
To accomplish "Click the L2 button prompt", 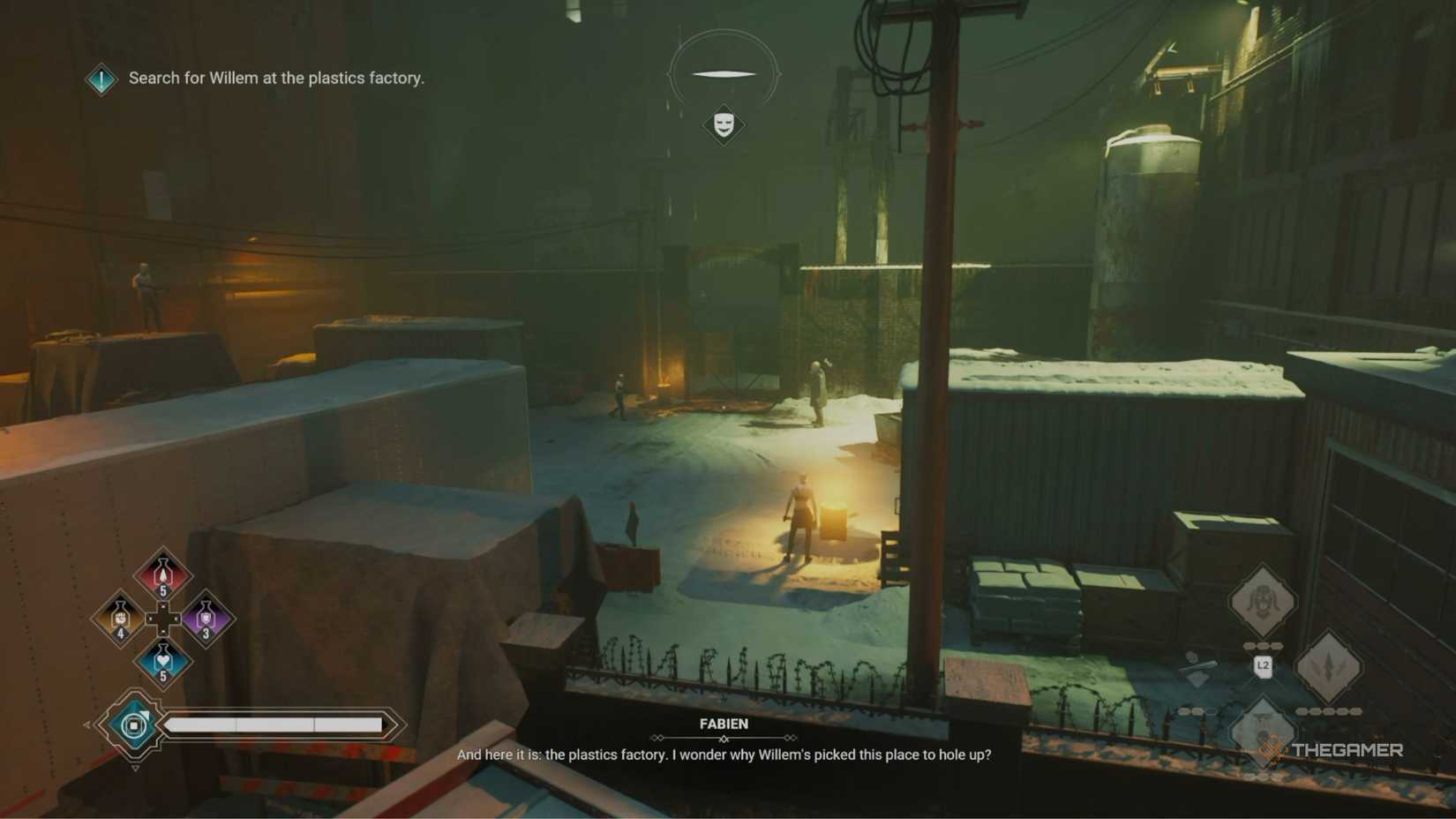I will click(1263, 665).
